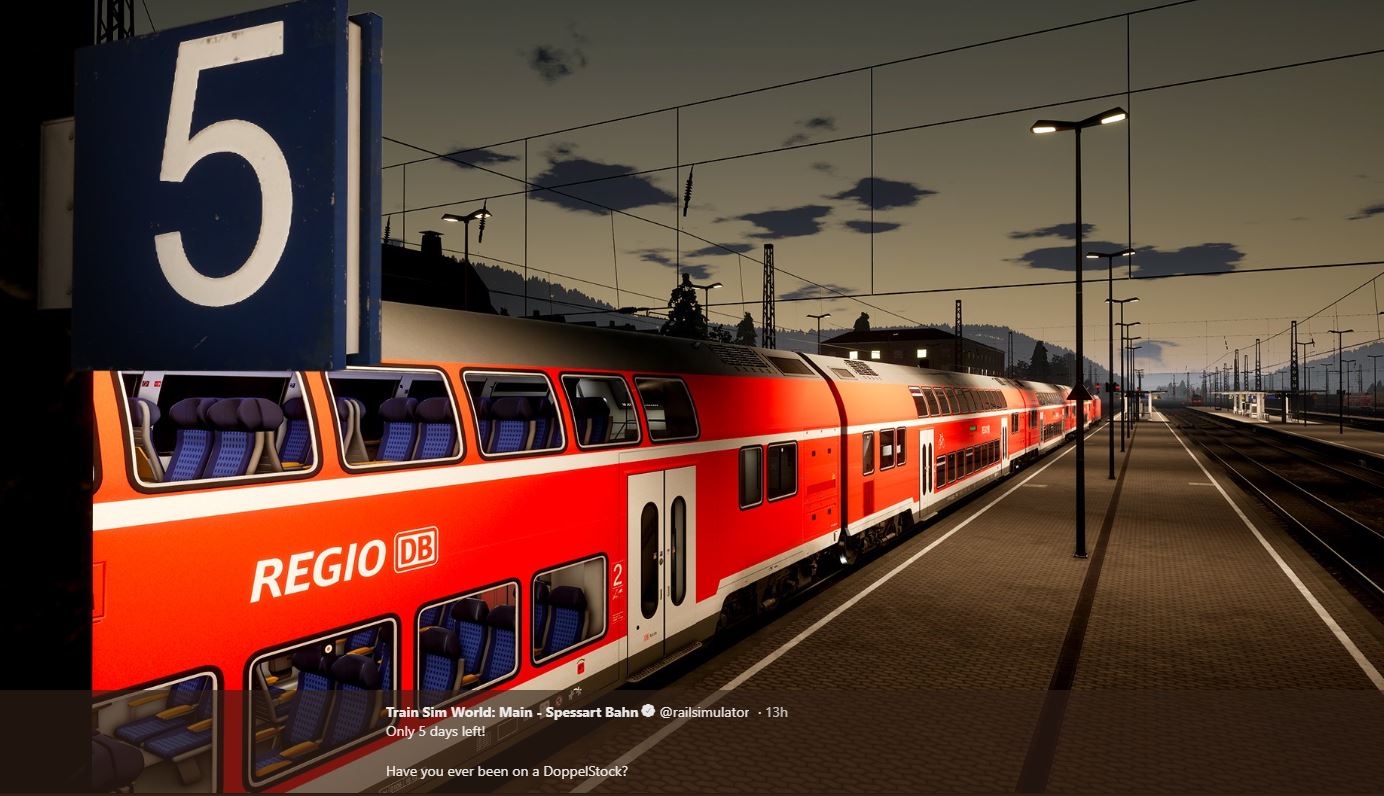Open the tweet's 13h timestamp link
The height and width of the screenshot is (796, 1384).
click(x=776, y=712)
